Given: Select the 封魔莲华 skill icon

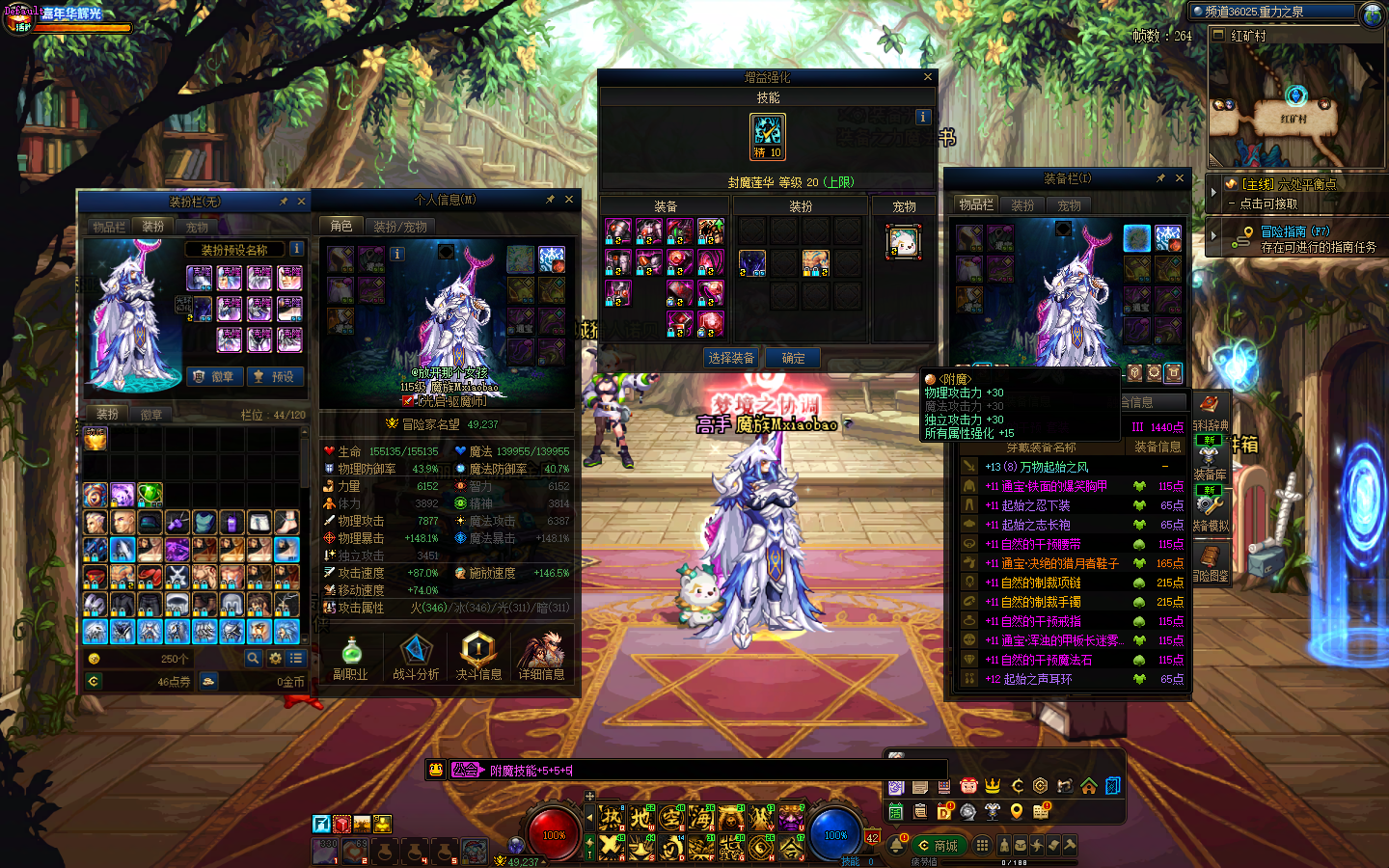Looking at the screenshot, I should (768, 136).
